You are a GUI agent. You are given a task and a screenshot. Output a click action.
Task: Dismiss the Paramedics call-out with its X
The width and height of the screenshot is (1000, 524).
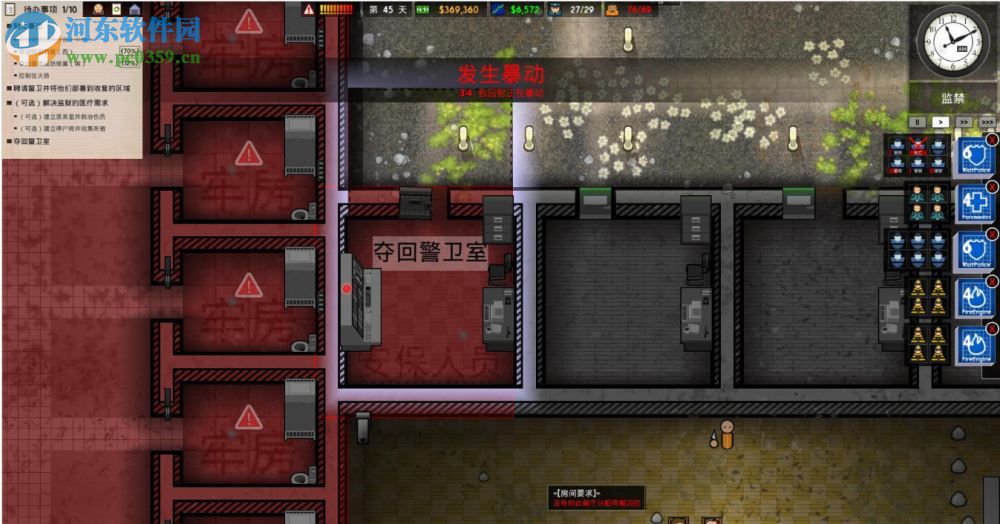[x=992, y=186]
